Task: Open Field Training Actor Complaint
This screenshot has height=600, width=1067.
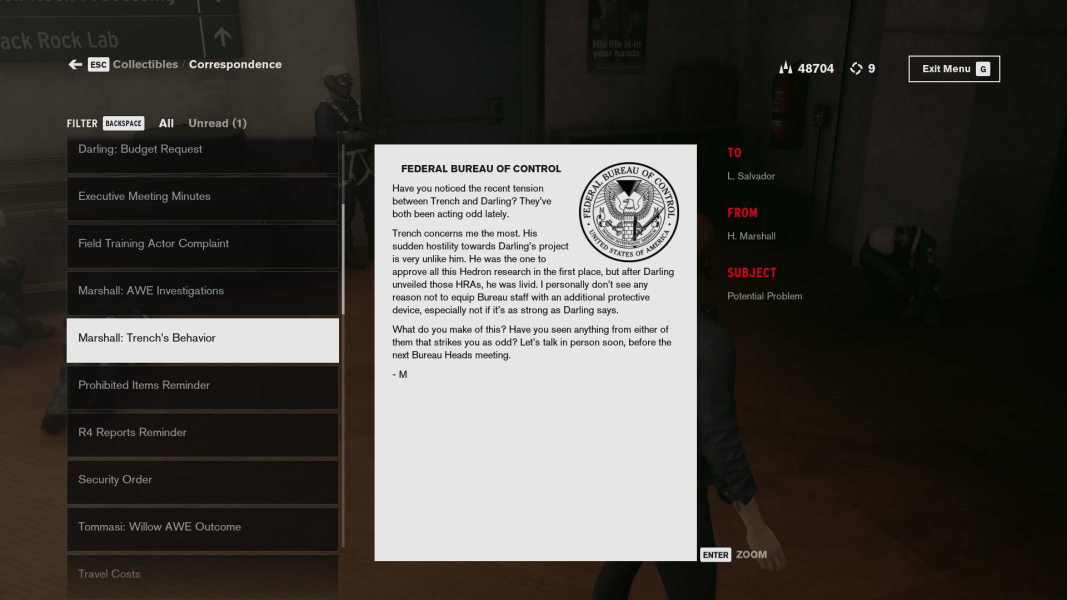Action: (202, 244)
